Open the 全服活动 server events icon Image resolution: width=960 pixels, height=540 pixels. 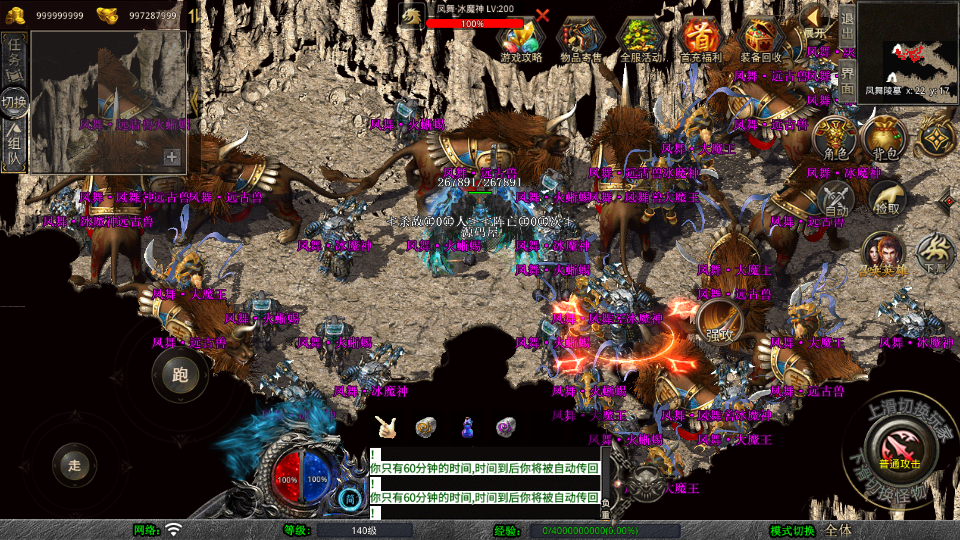(x=641, y=40)
